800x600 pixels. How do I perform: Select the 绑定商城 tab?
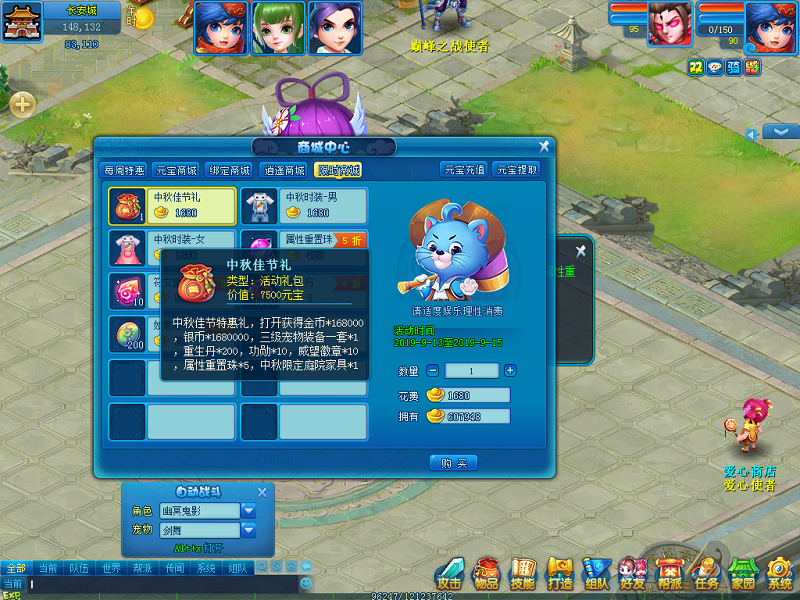[231, 170]
